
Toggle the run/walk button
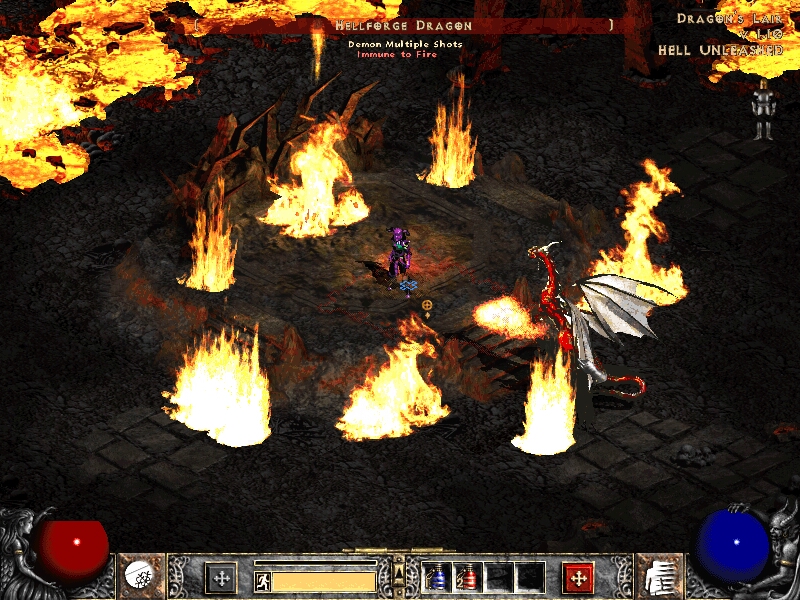[262, 580]
